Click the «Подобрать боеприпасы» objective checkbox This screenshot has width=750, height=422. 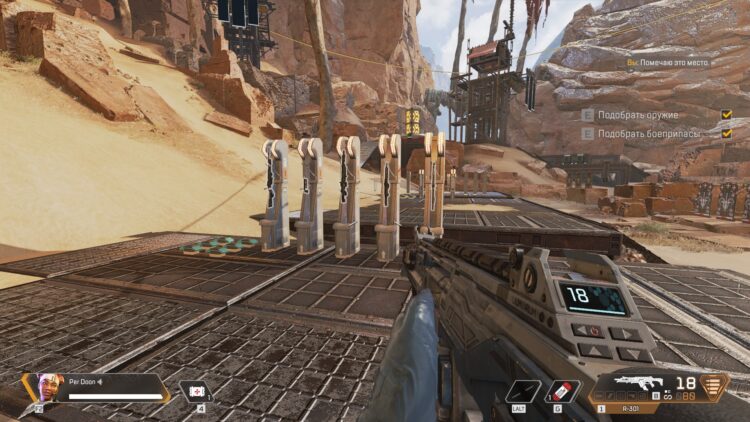(x=727, y=133)
